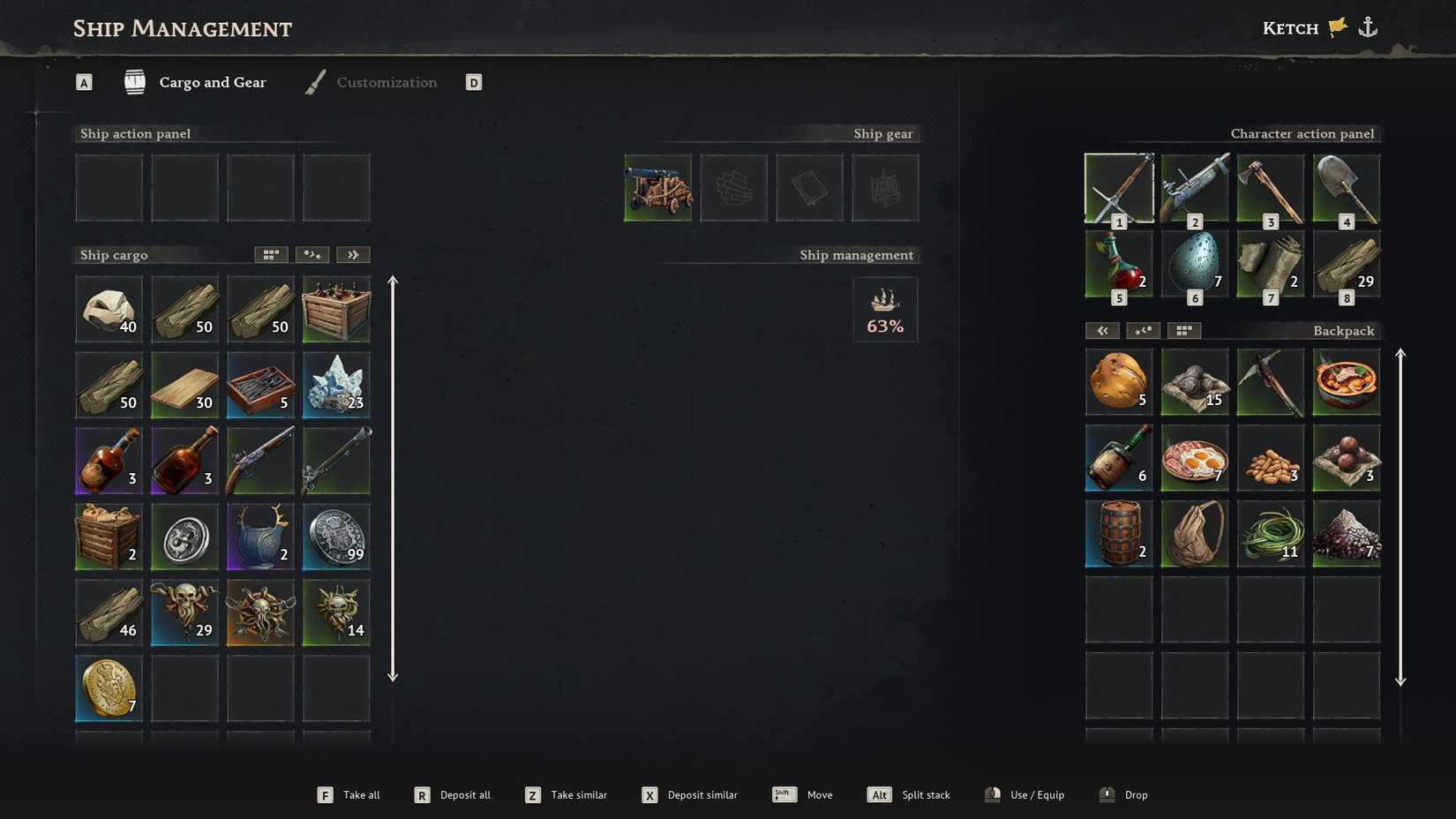Click the ship durability icon showing 63%

885,309
